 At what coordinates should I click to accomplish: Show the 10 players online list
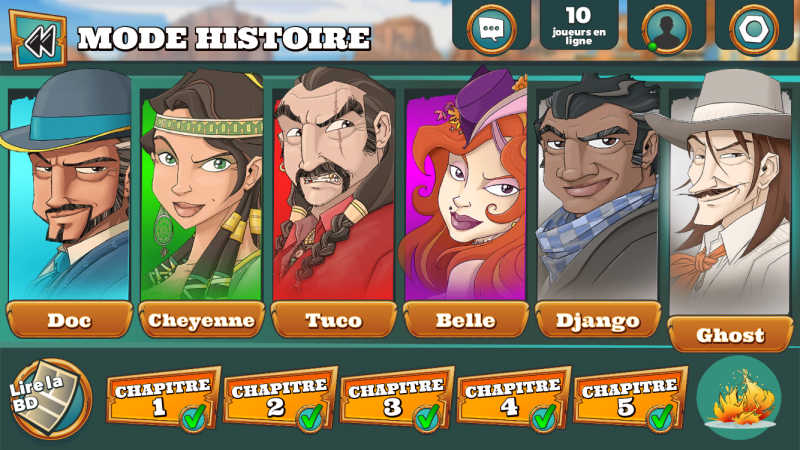tap(579, 24)
